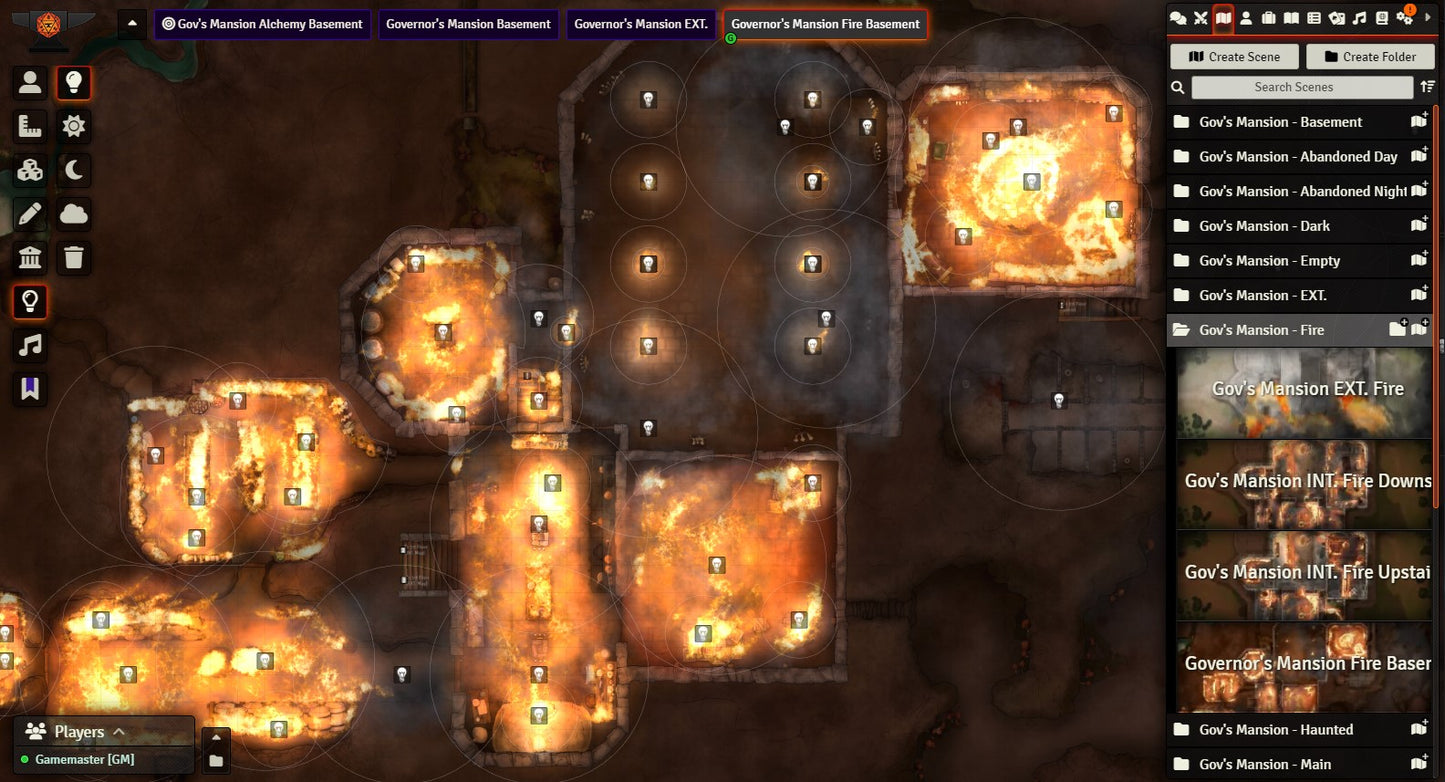The width and height of the screenshot is (1445, 782).
Task: Toggle the moon night lighting tool
Action: [74, 170]
